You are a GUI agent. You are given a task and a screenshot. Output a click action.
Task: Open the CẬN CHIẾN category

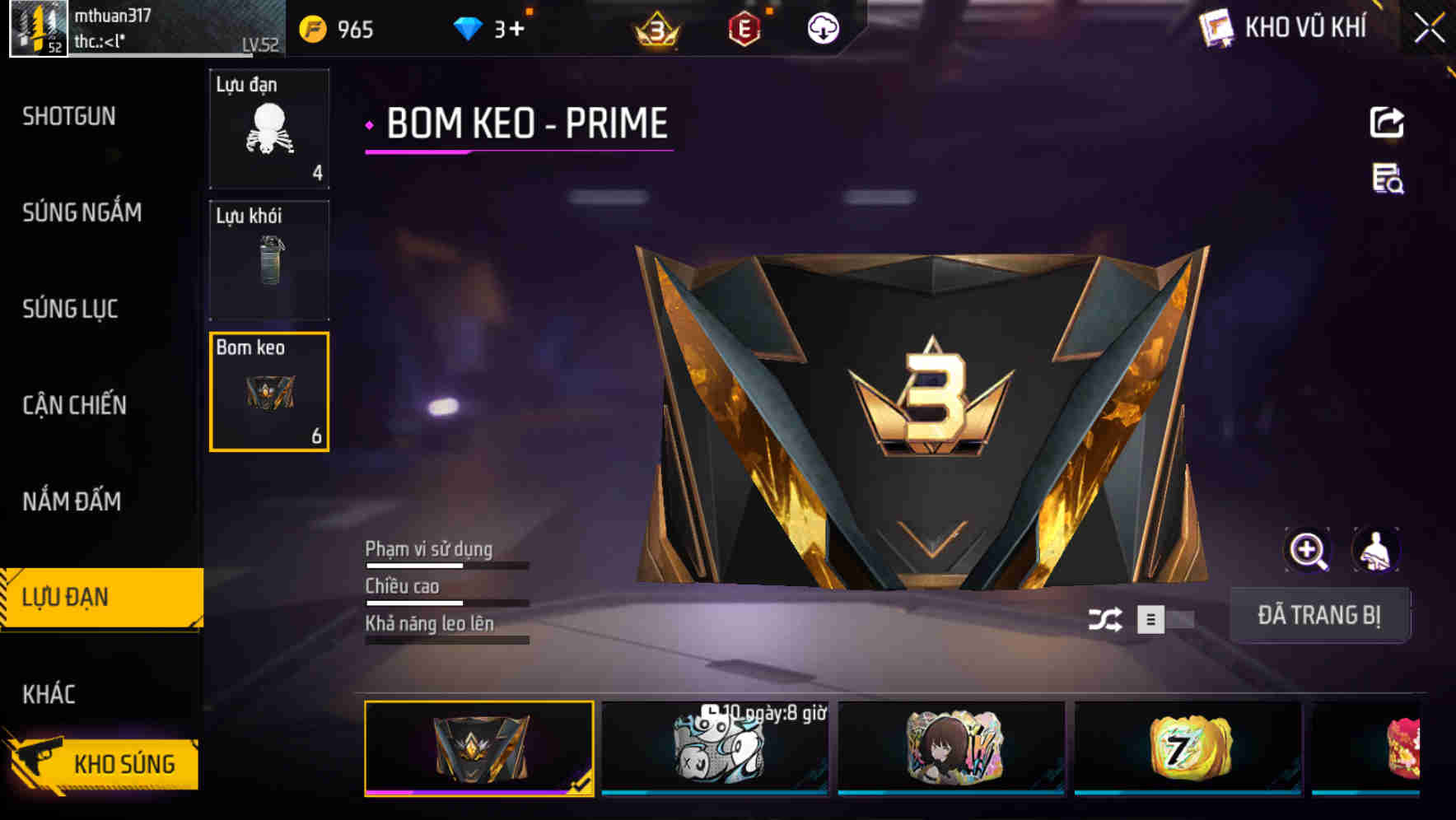pos(74,405)
